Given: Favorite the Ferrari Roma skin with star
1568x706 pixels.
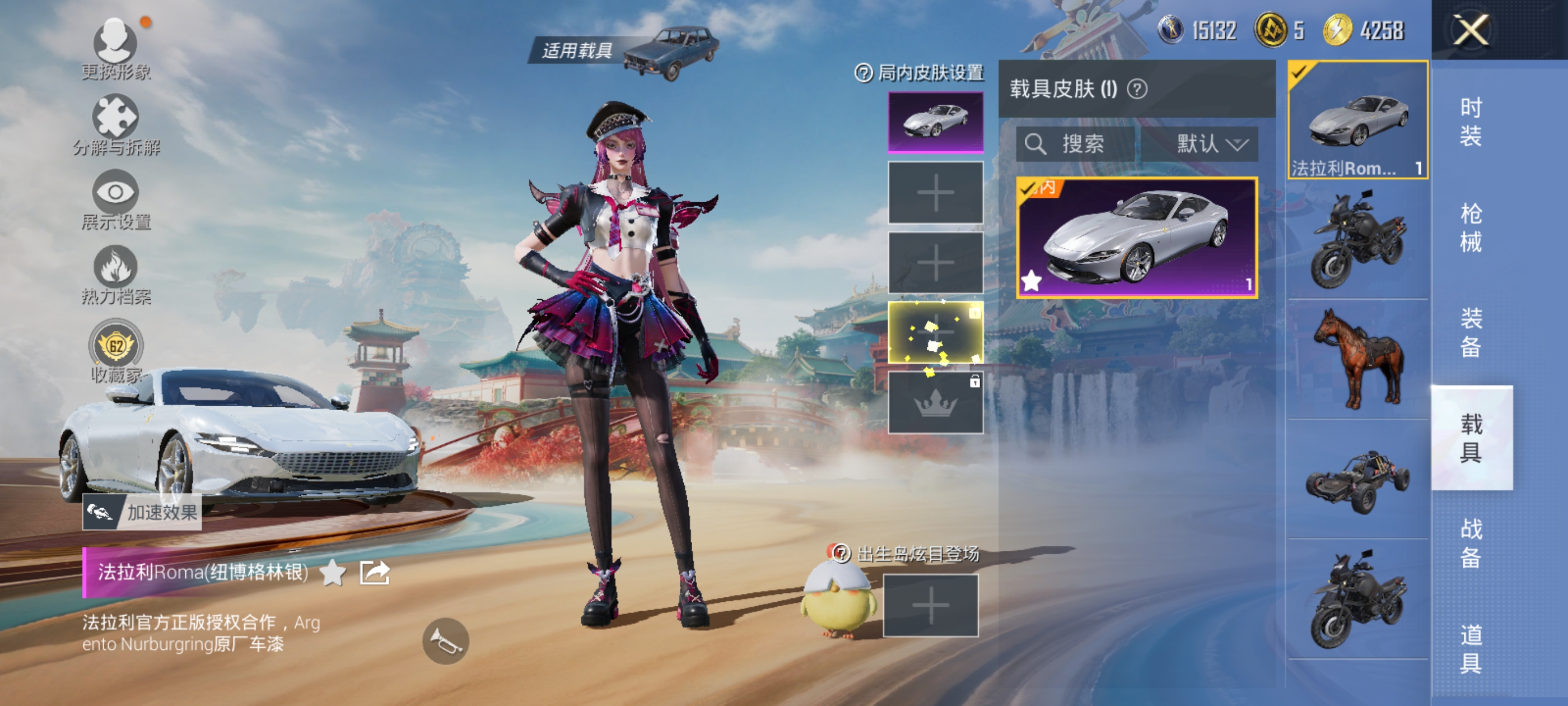Looking at the screenshot, I should (x=332, y=573).
